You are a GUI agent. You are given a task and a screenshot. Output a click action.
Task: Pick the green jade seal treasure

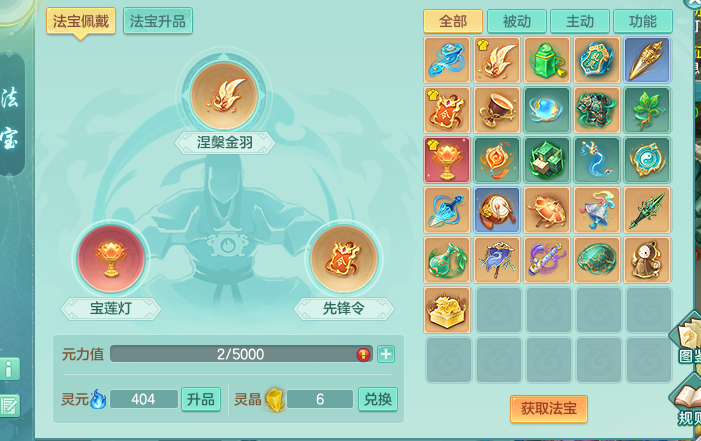coord(548,60)
